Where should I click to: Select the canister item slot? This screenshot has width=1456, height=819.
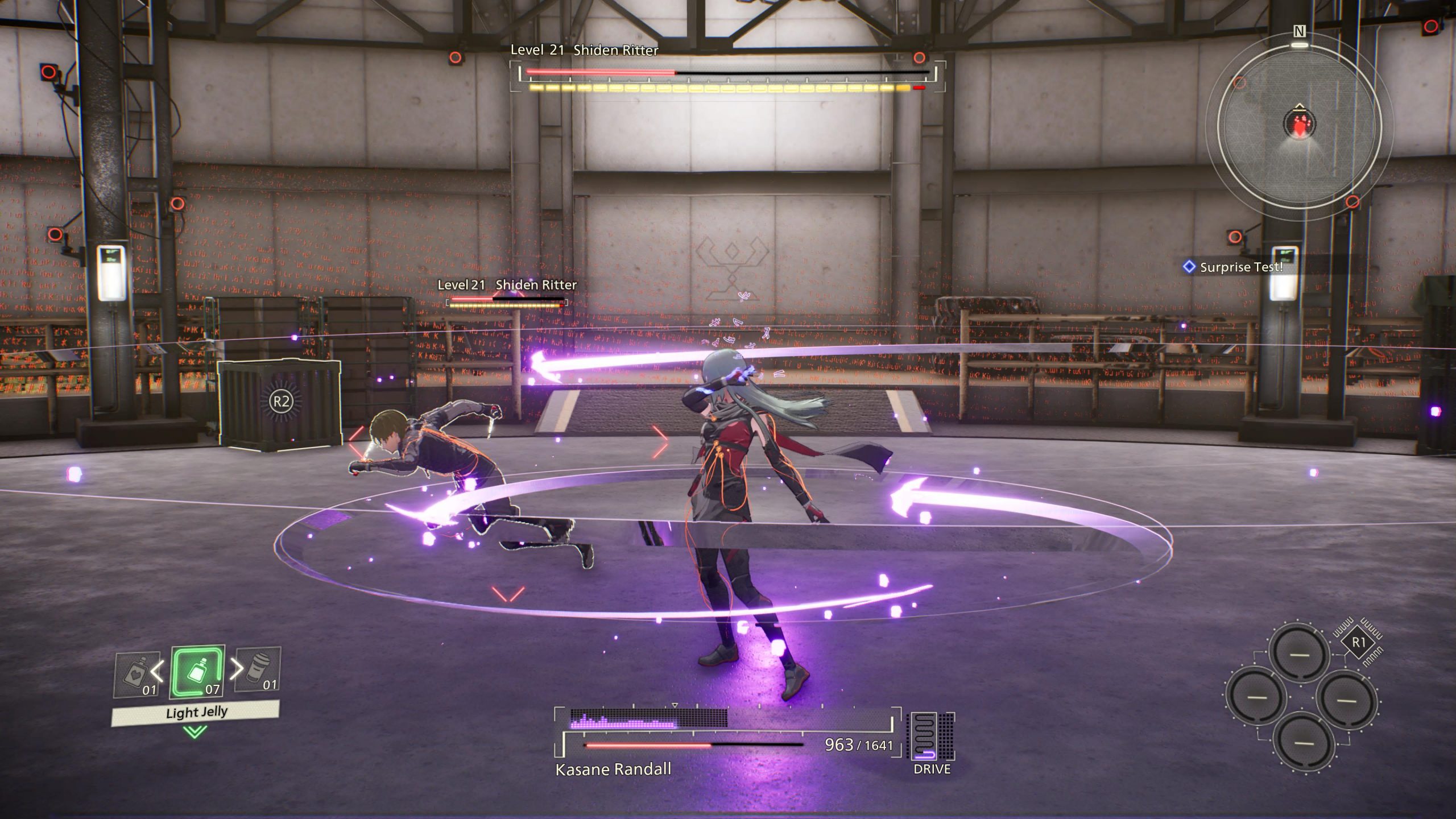(259, 671)
